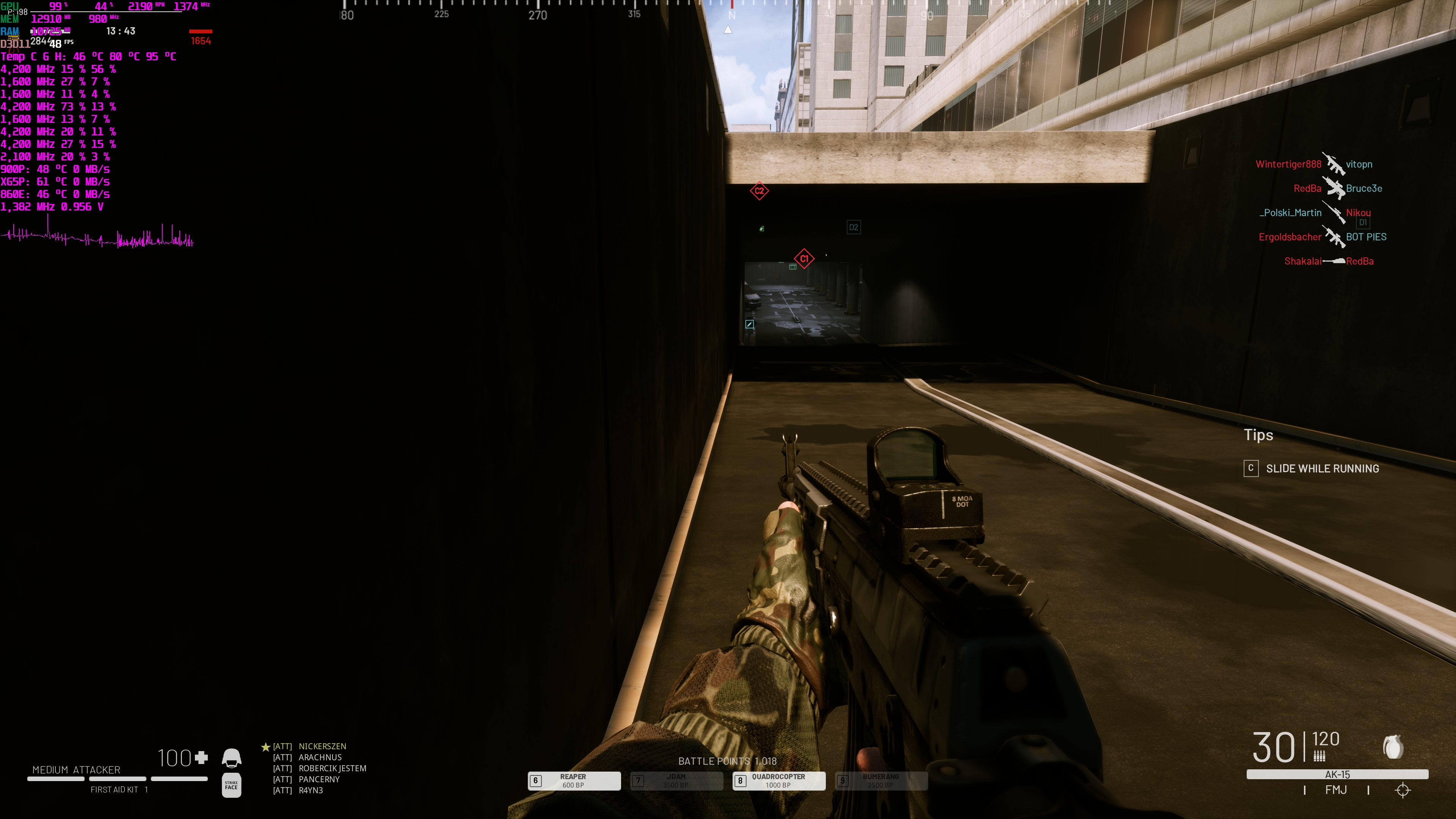Click the fire-mode crosshair icon near FMJ

point(1402,789)
